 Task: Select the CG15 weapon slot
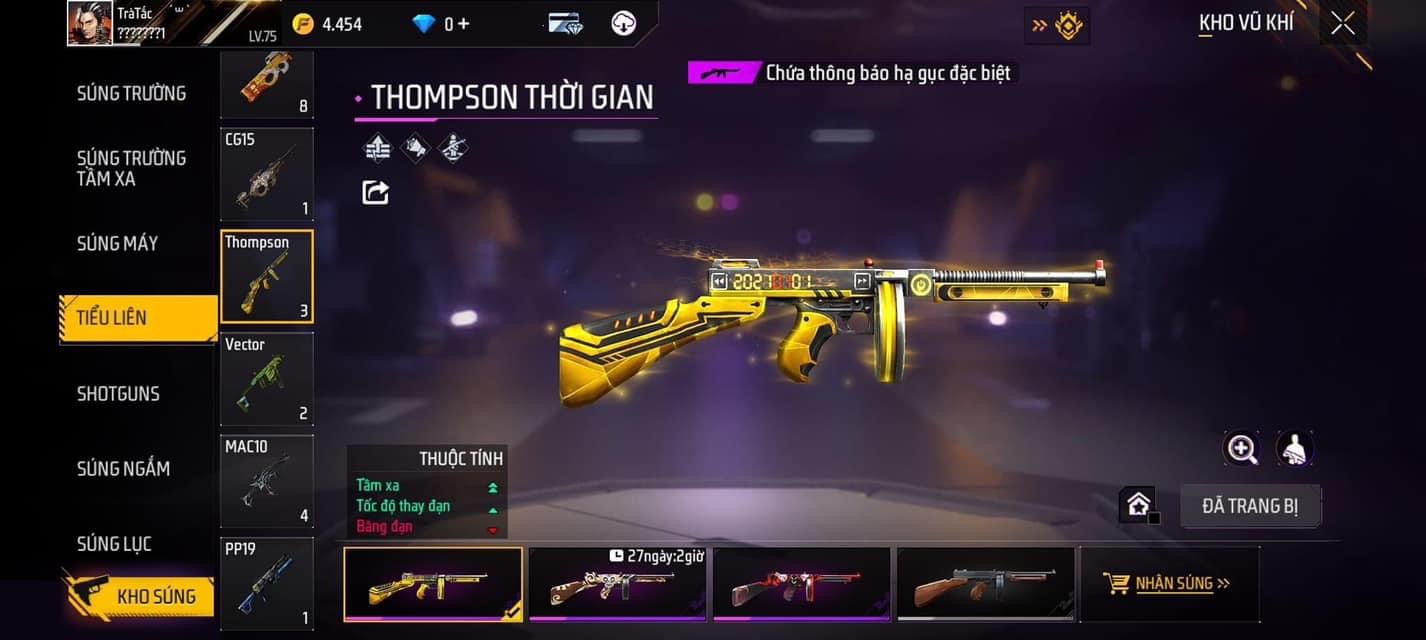pos(266,174)
